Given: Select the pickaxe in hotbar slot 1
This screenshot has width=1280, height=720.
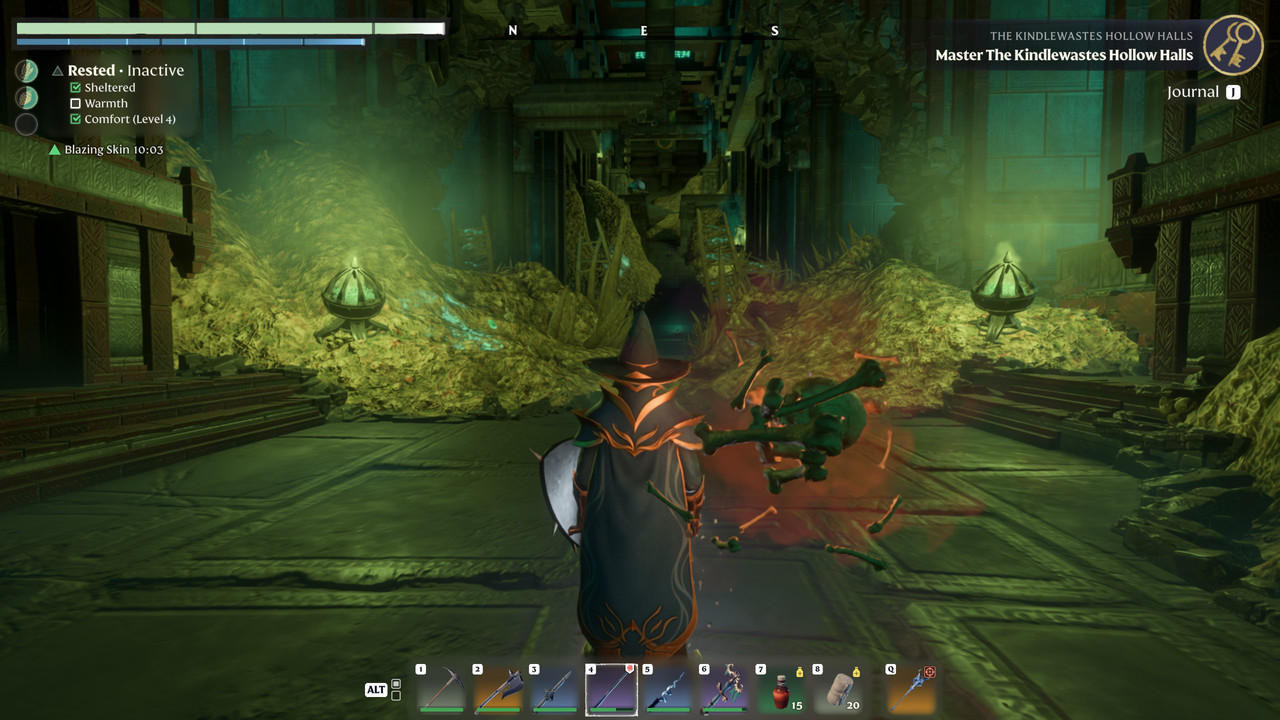Looking at the screenshot, I should pos(441,689).
